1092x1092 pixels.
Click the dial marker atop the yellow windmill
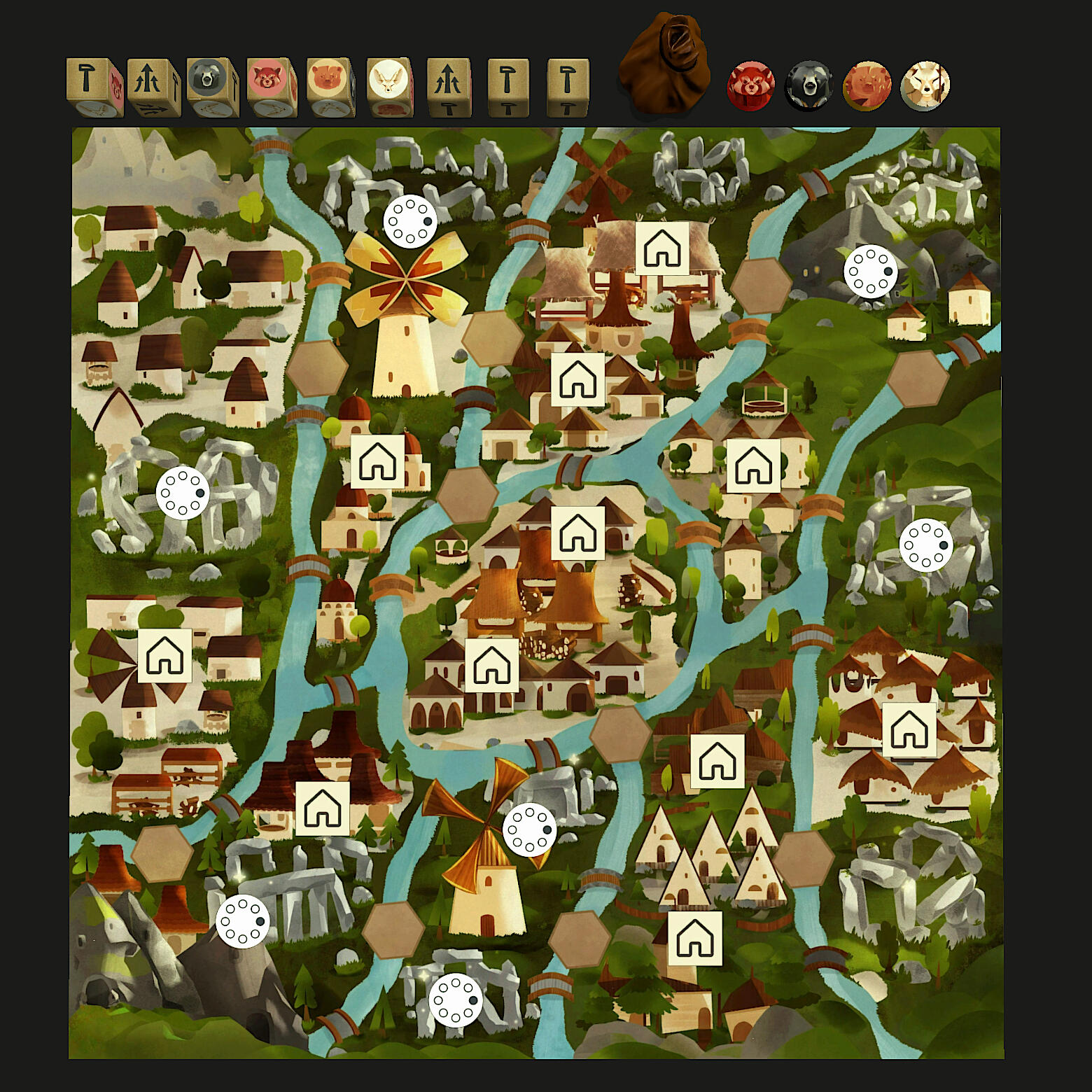click(410, 221)
